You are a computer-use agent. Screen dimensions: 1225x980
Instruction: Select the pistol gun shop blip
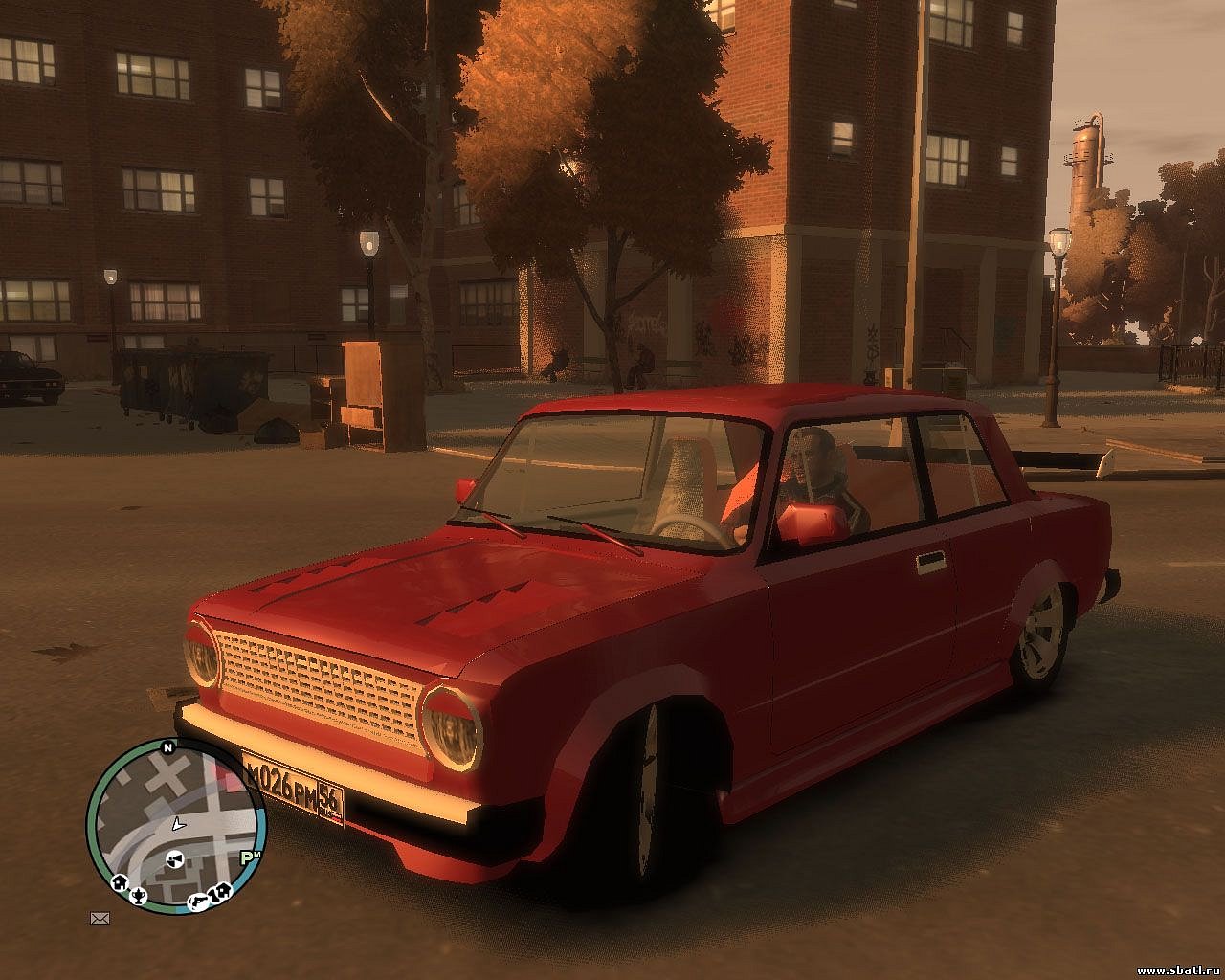(x=199, y=900)
